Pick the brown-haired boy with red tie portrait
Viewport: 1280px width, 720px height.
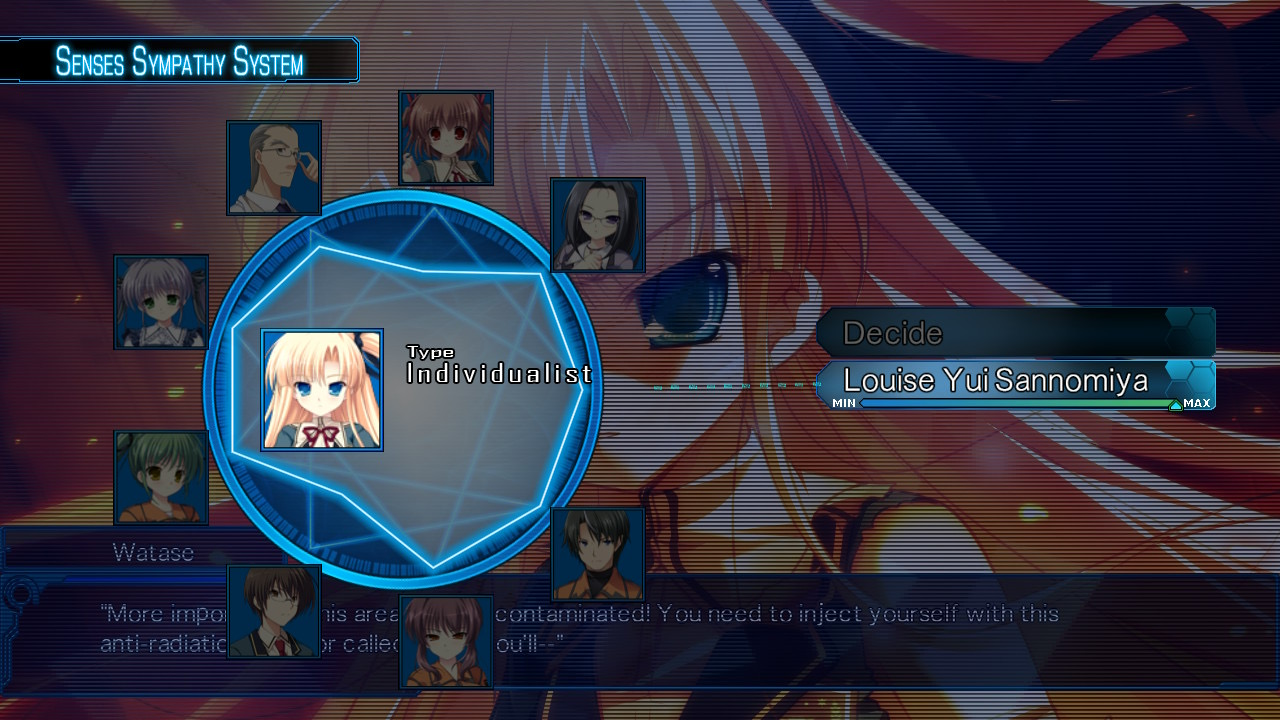274,612
